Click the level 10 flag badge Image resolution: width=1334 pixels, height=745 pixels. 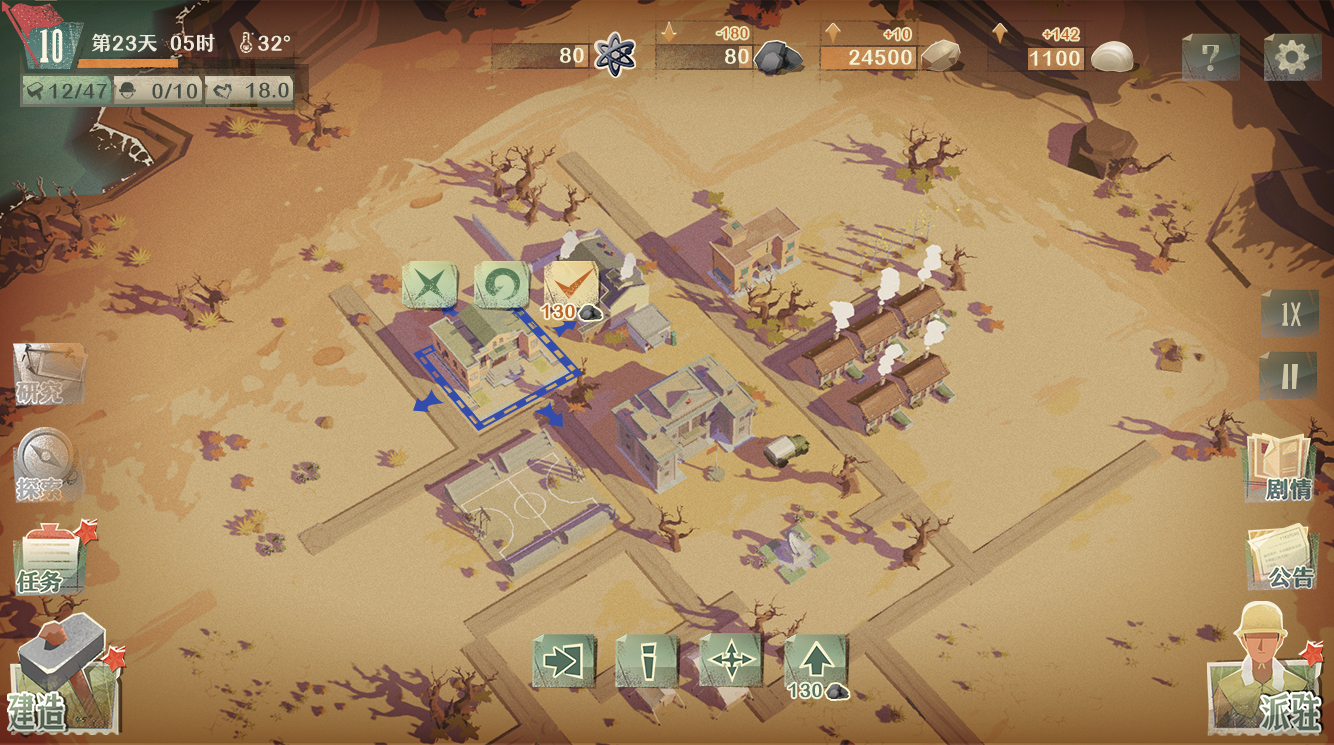pos(49,45)
